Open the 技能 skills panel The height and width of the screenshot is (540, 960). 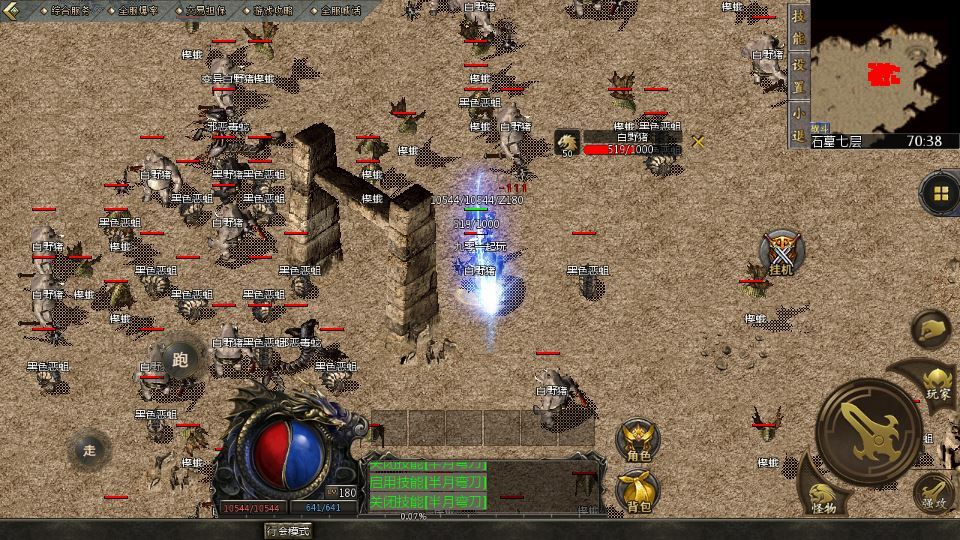pyautogui.click(x=798, y=27)
